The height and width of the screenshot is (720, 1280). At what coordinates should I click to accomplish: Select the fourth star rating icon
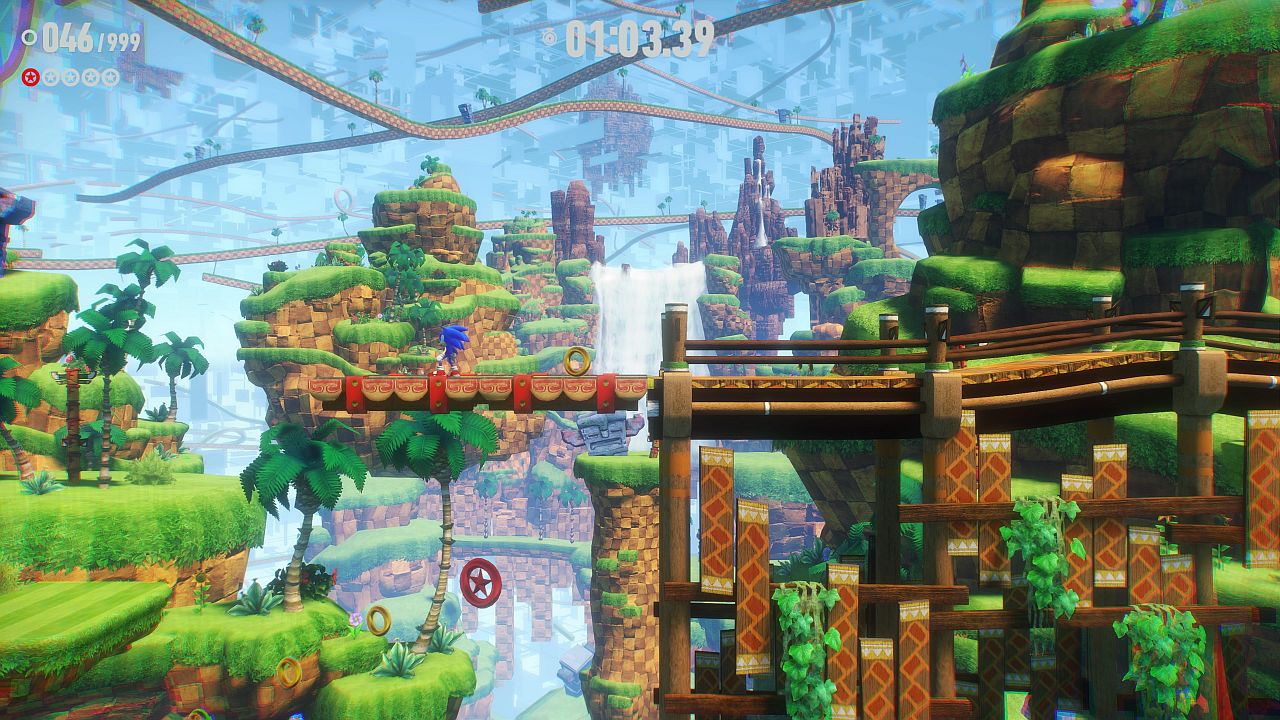(x=91, y=77)
